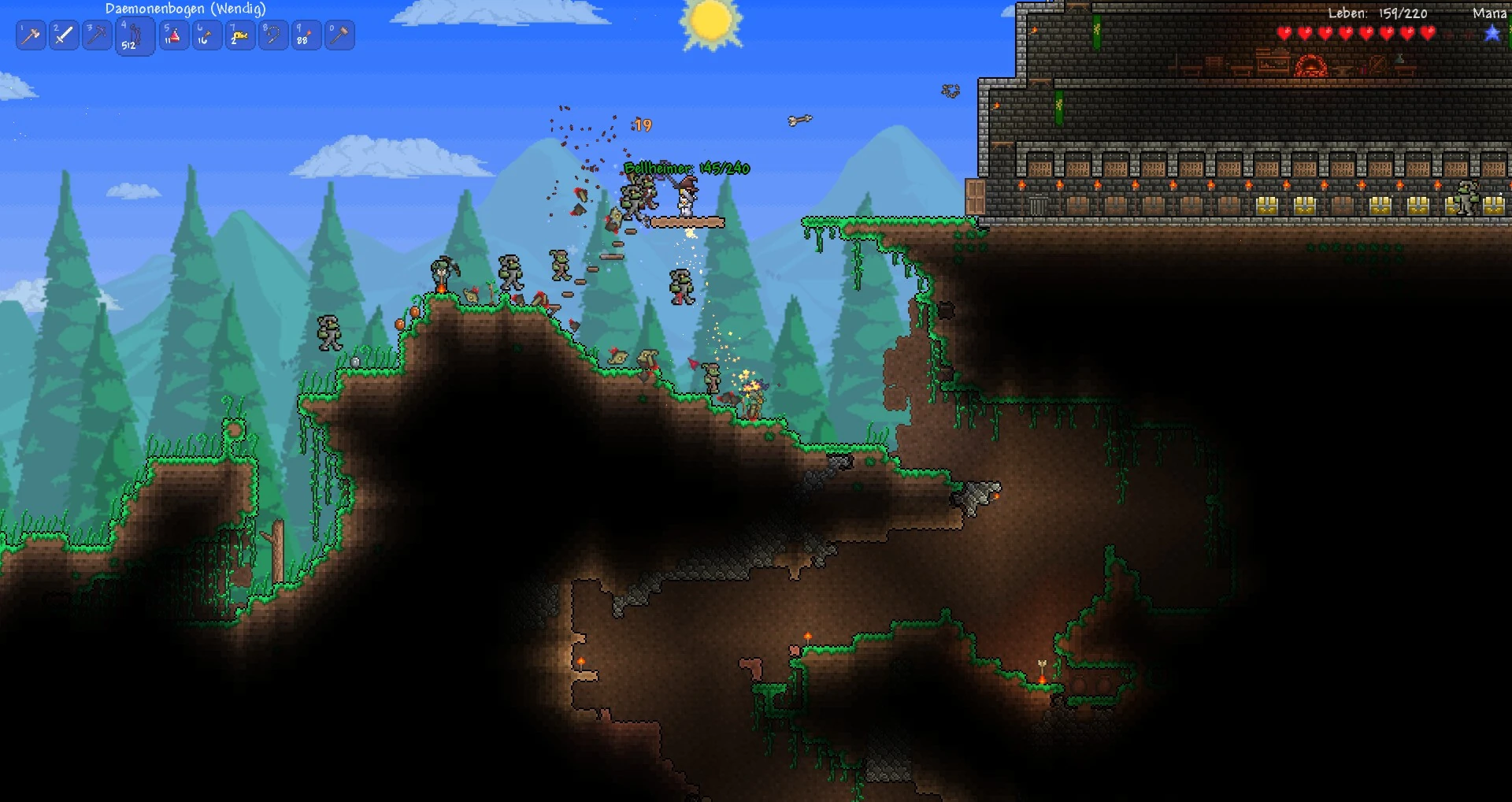The image size is (1512, 802).
Task: Click the furnace in the fortress top room
Action: point(1312,65)
